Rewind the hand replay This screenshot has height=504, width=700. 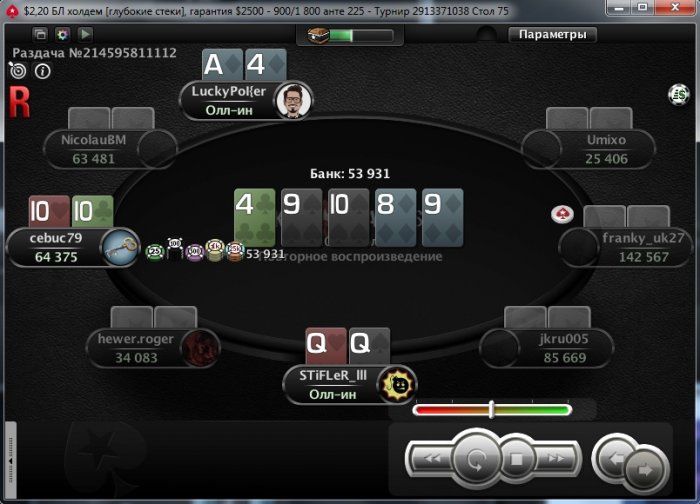pyautogui.click(x=431, y=460)
